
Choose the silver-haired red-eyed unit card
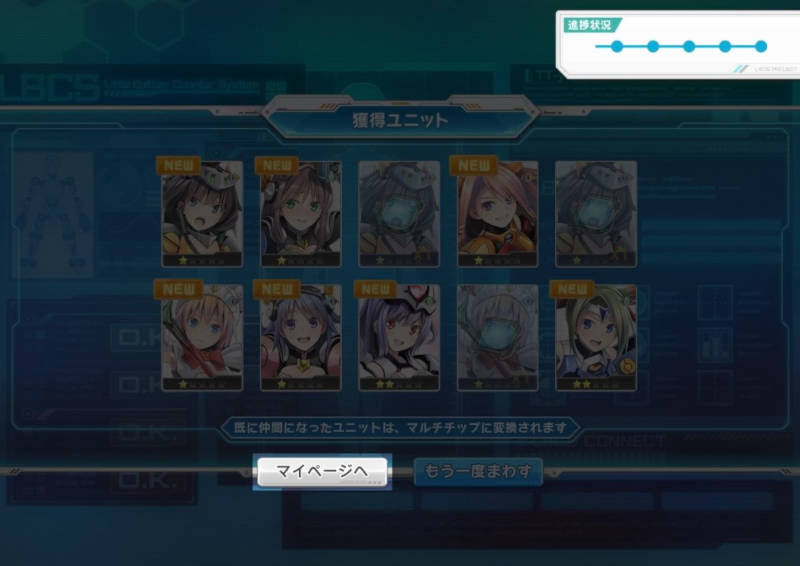[x=399, y=337]
